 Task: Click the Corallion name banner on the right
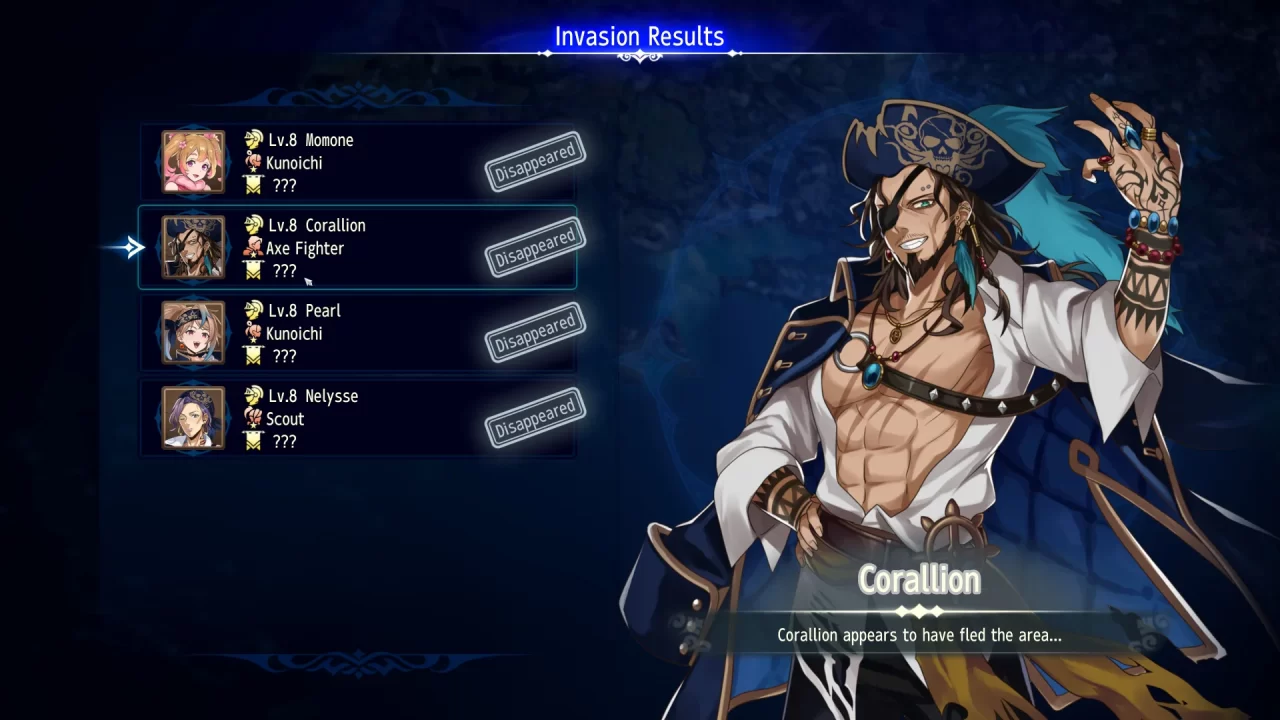point(918,579)
